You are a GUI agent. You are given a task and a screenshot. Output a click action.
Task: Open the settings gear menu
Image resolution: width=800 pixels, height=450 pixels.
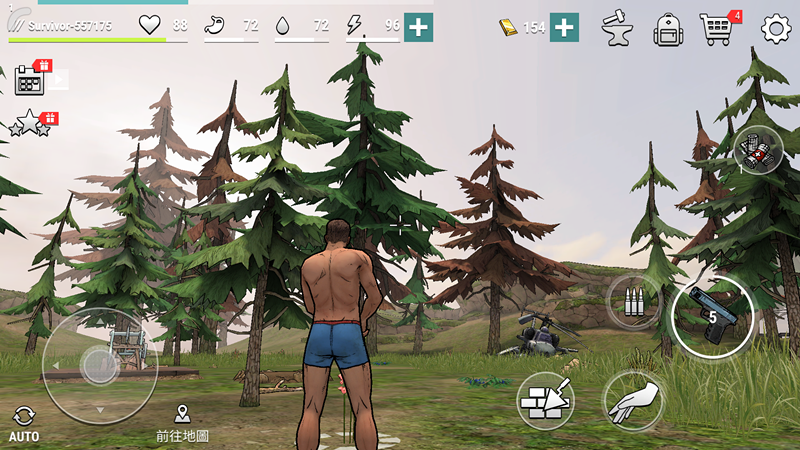[x=776, y=28]
